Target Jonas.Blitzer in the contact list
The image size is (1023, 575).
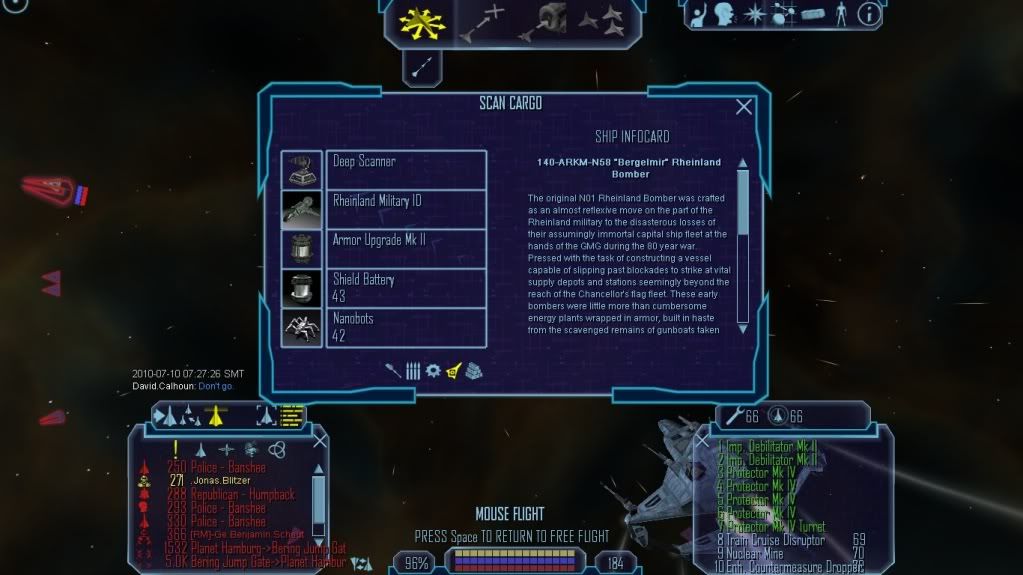[221, 480]
